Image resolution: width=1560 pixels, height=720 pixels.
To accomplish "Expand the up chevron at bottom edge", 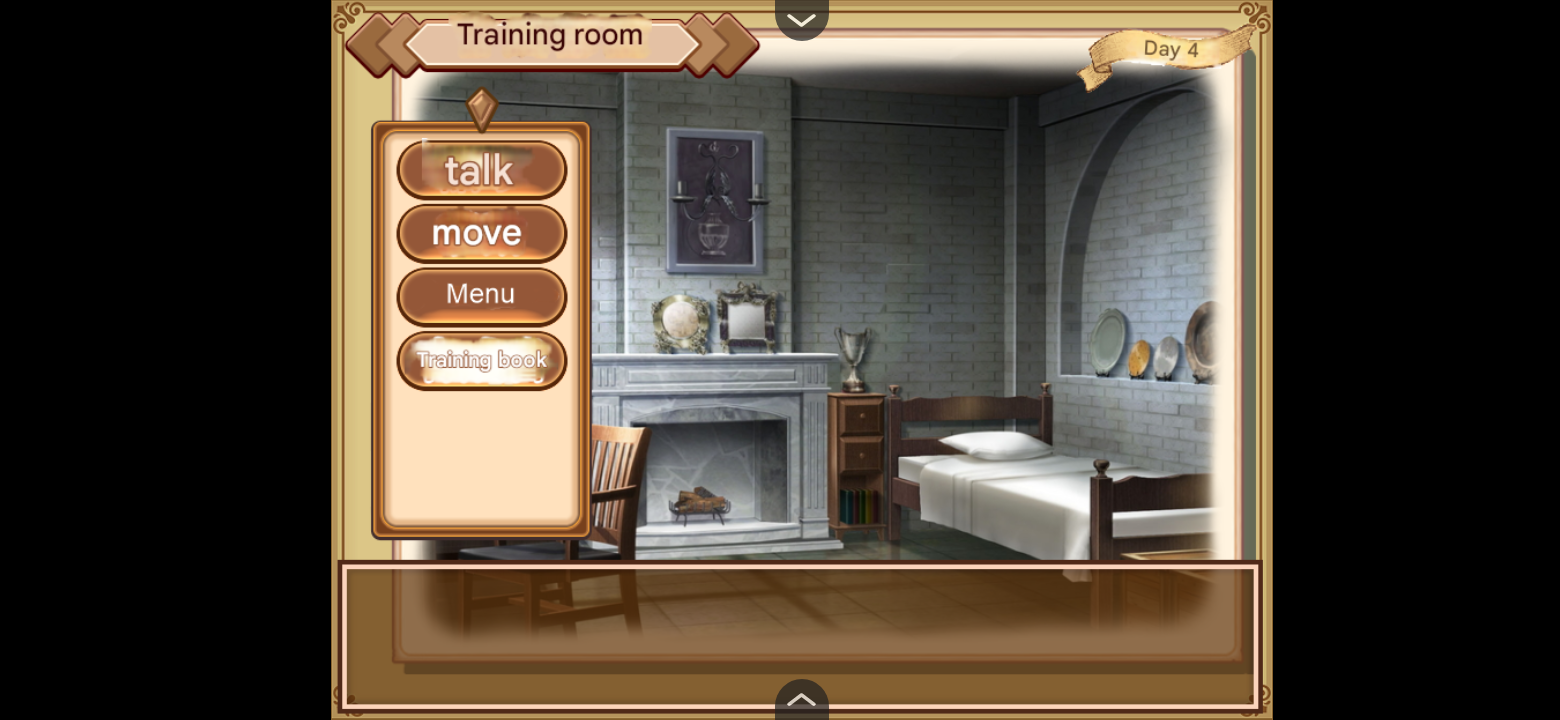I will [801, 700].
